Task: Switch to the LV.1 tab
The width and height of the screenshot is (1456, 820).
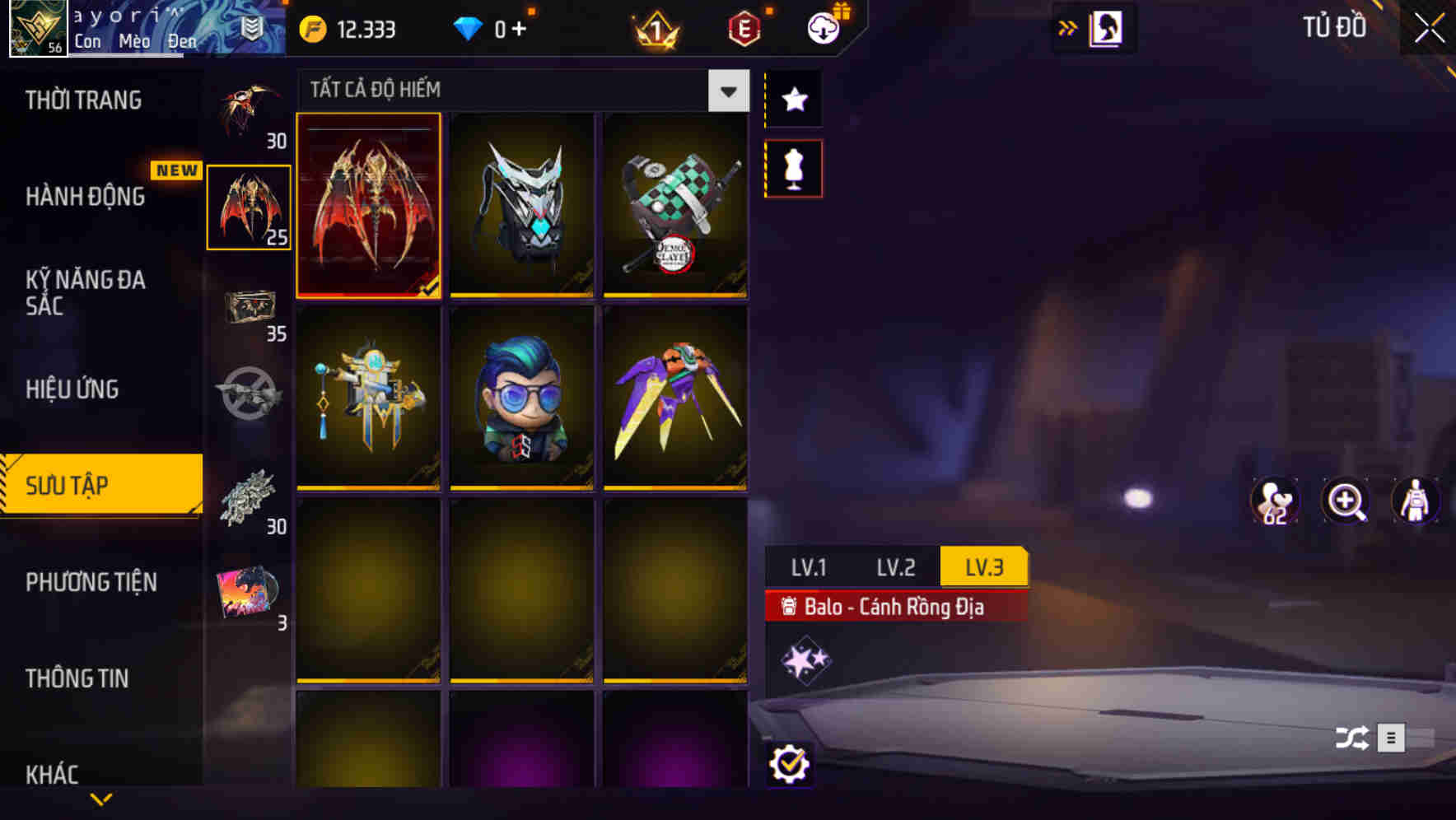Action: click(811, 566)
